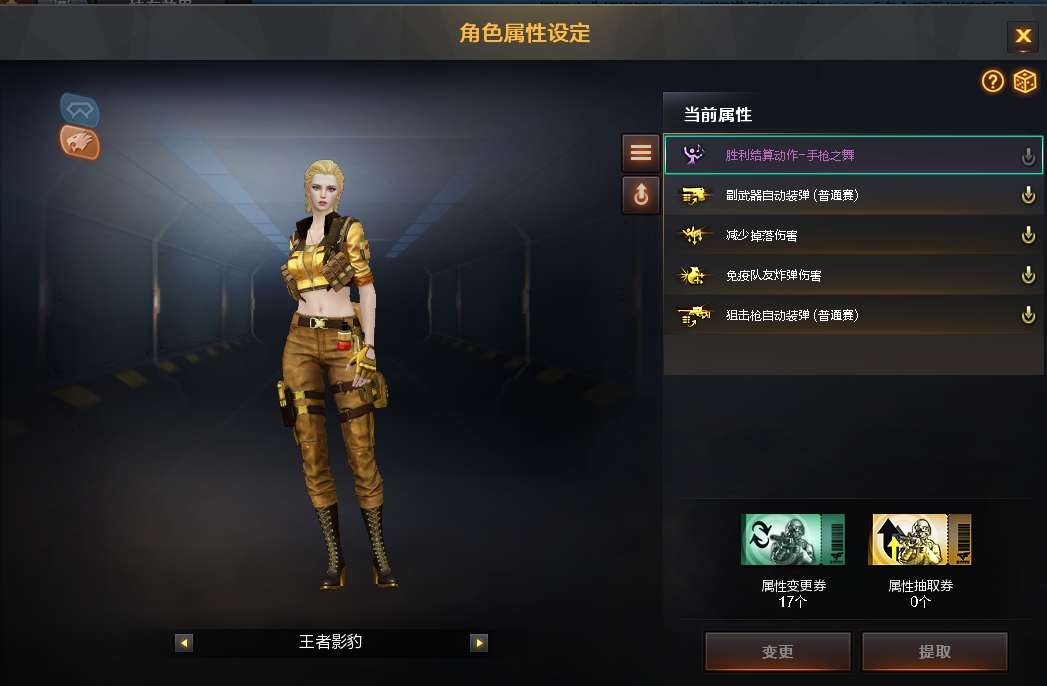Click the 变更 button
The image size is (1047, 686).
777,652
